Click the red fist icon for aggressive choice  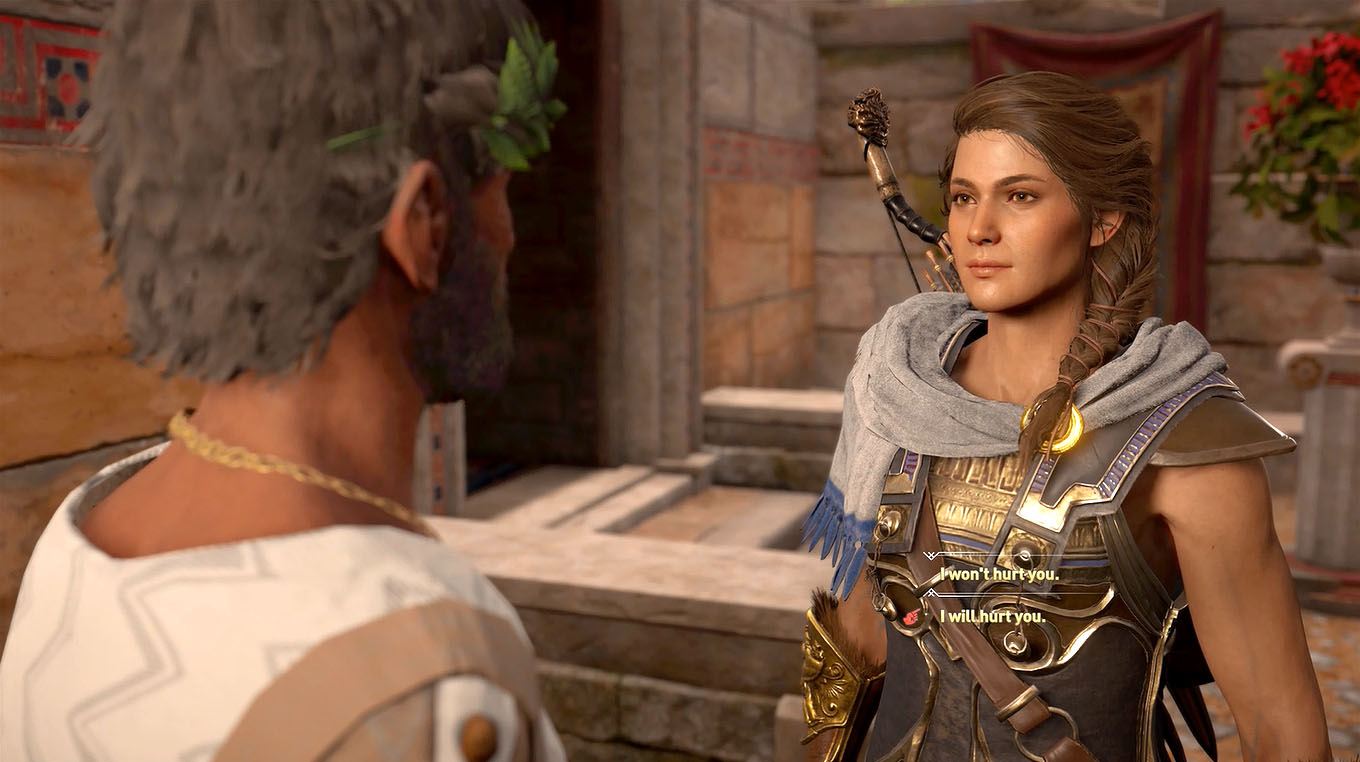tap(909, 617)
